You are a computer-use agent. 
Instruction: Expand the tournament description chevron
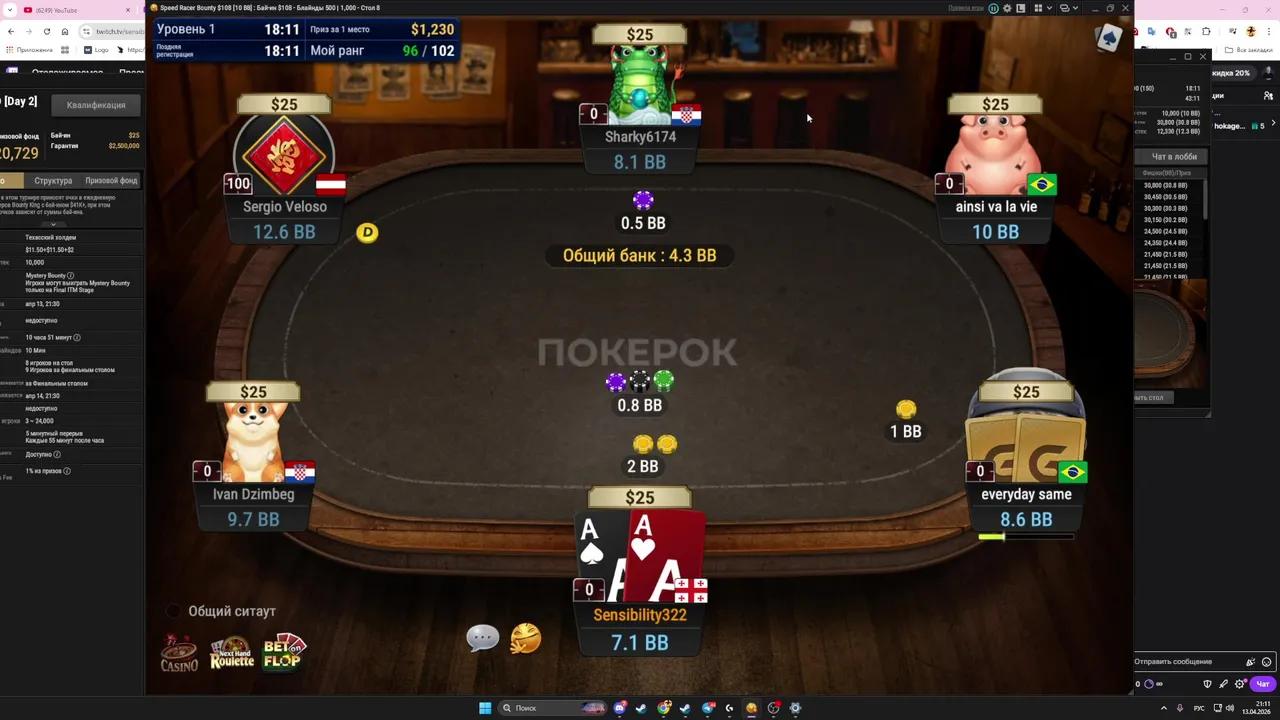click(x=52, y=223)
